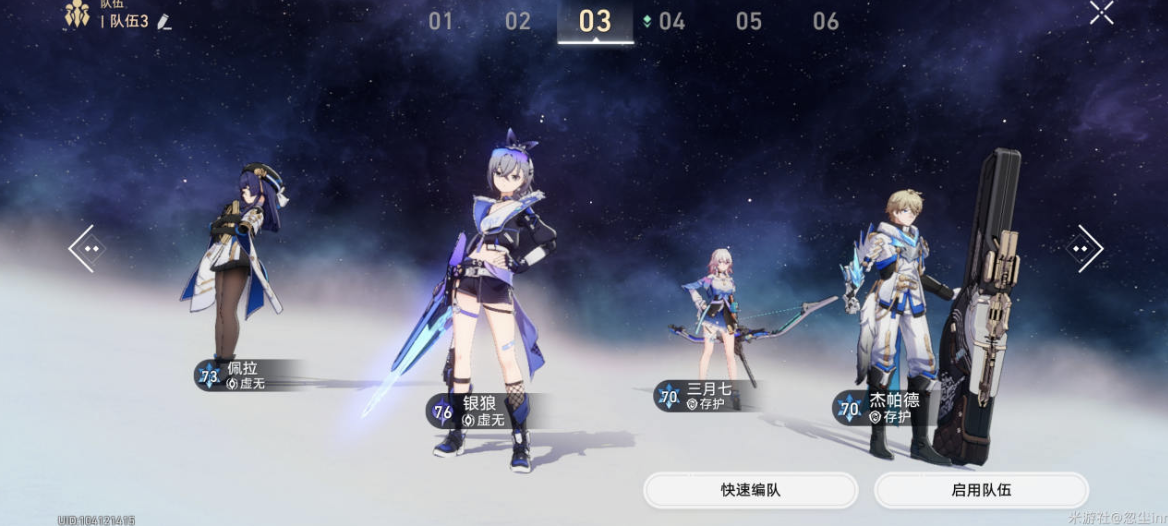The image size is (1168, 526).
Task: Select team tab 03
Action: pyautogui.click(x=595, y=21)
